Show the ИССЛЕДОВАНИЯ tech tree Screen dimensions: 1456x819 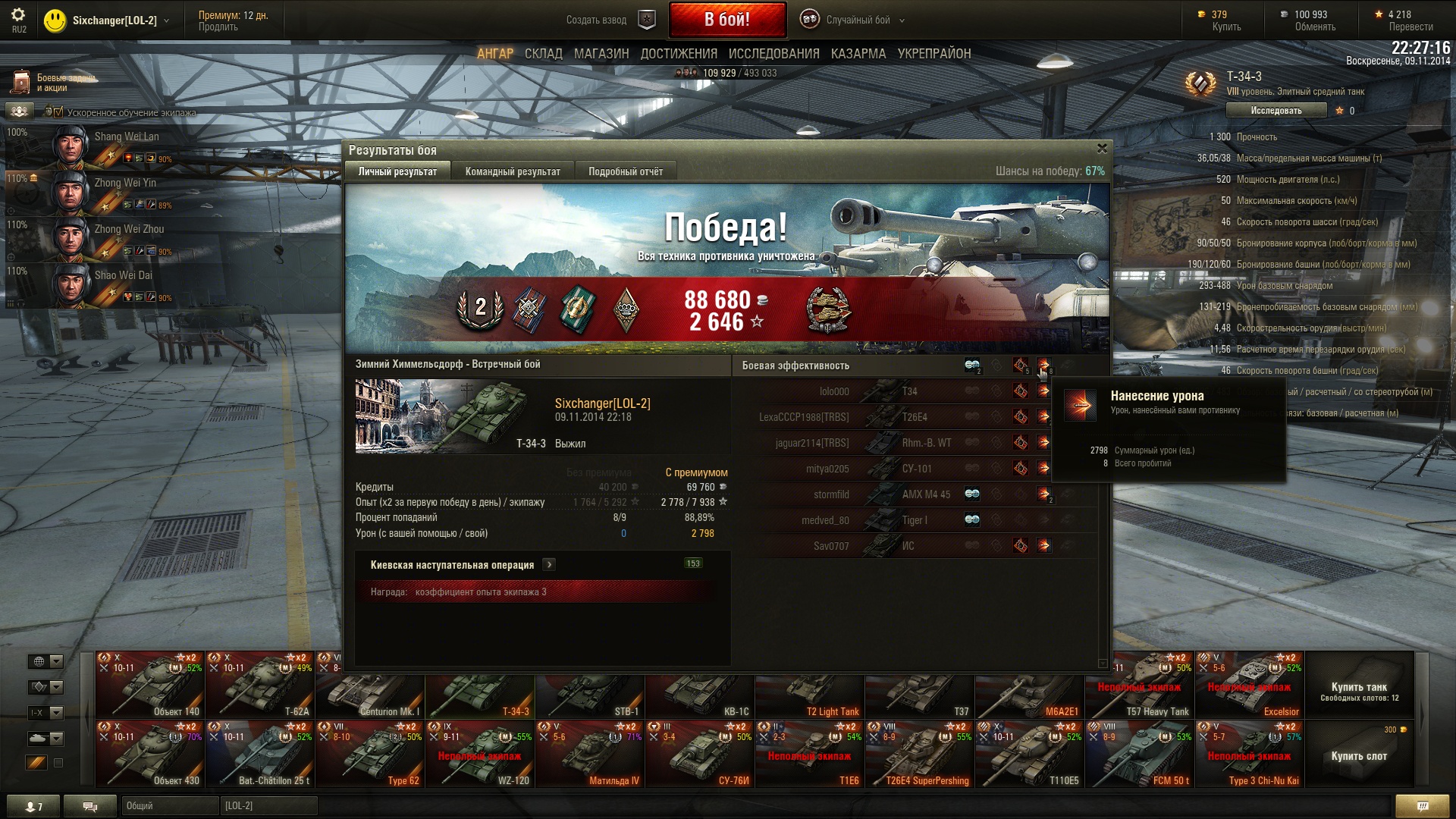(x=773, y=54)
